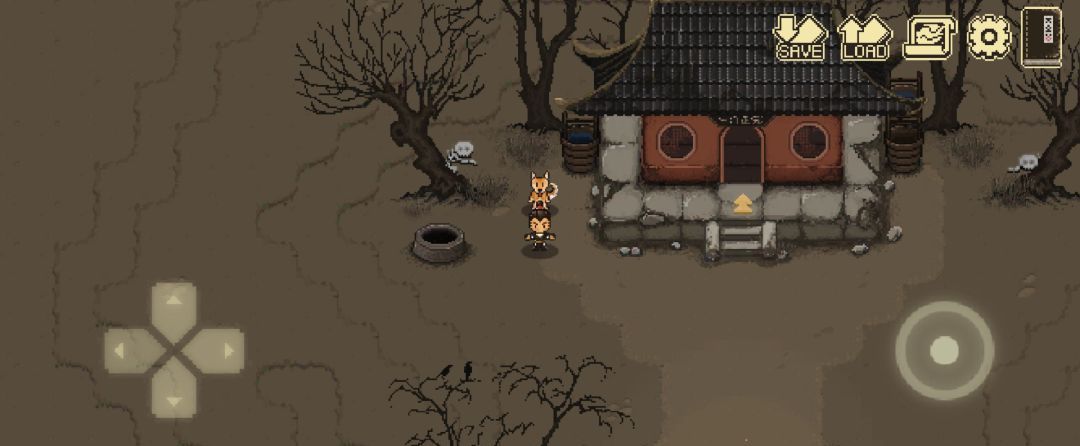
Task: Tap the D-pad up arrow
Action: pyautogui.click(x=174, y=304)
